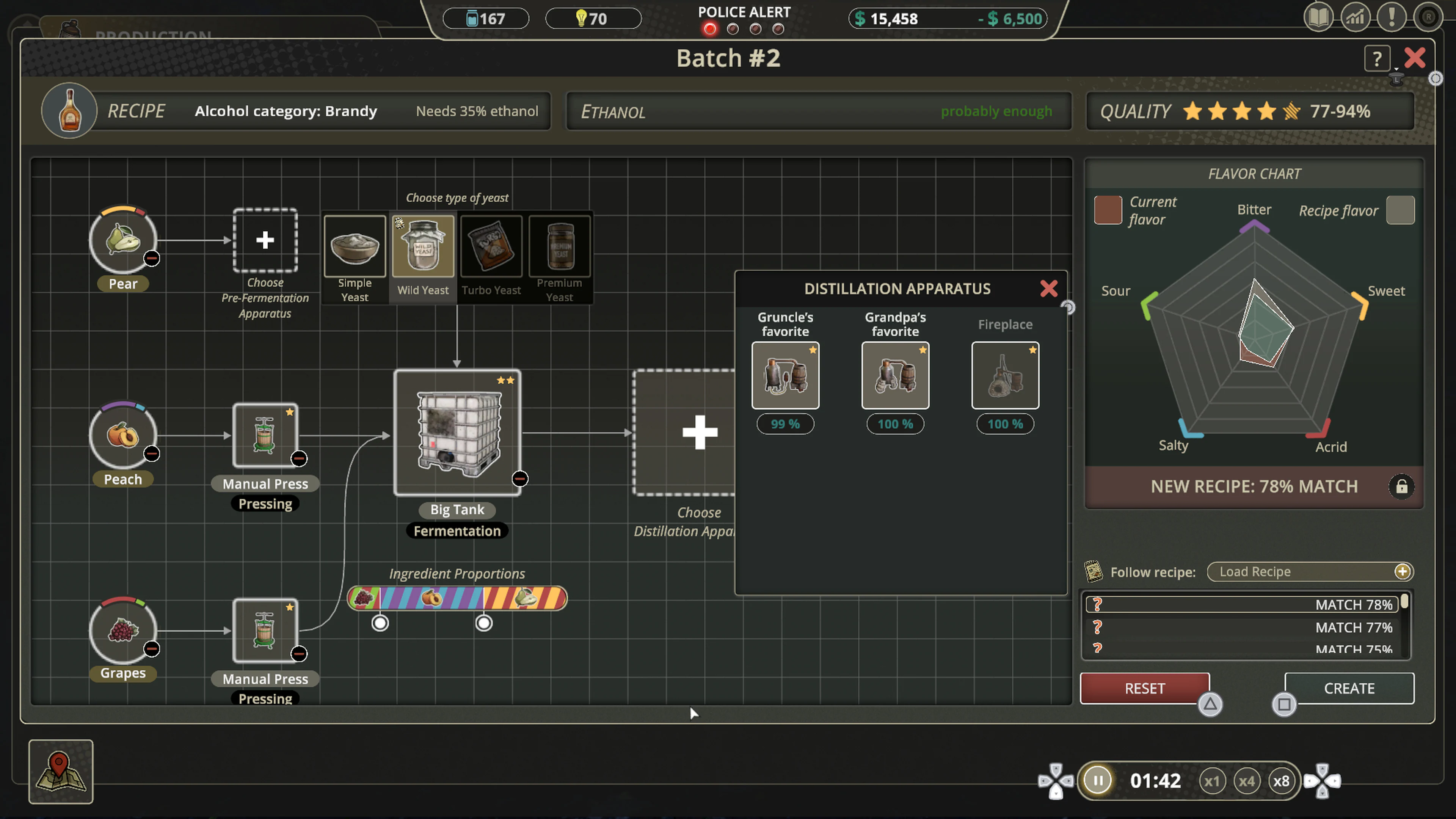Screen dimensions: 1456x819
Task: Adjust the Ingredient Proportions slider handle
Action: pos(380,623)
